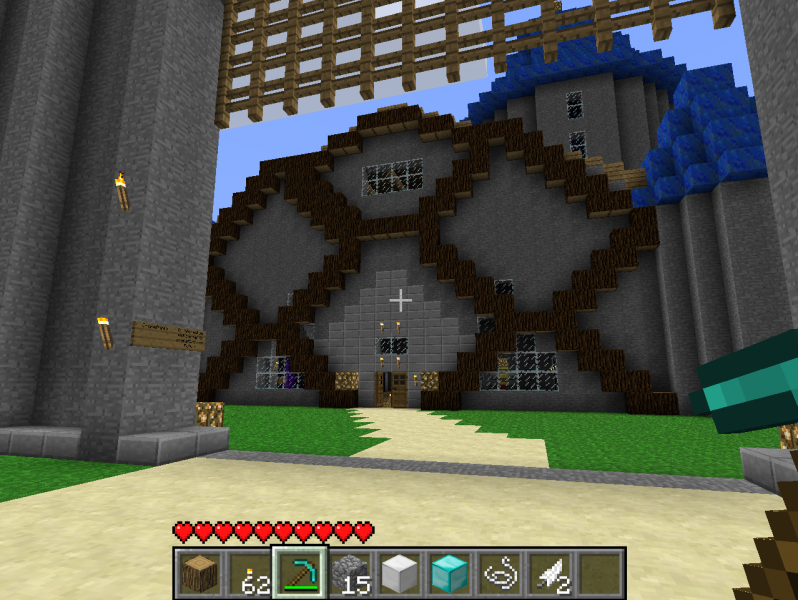Select the torch stack of 62
This screenshot has height=600, width=798.
tap(249, 573)
